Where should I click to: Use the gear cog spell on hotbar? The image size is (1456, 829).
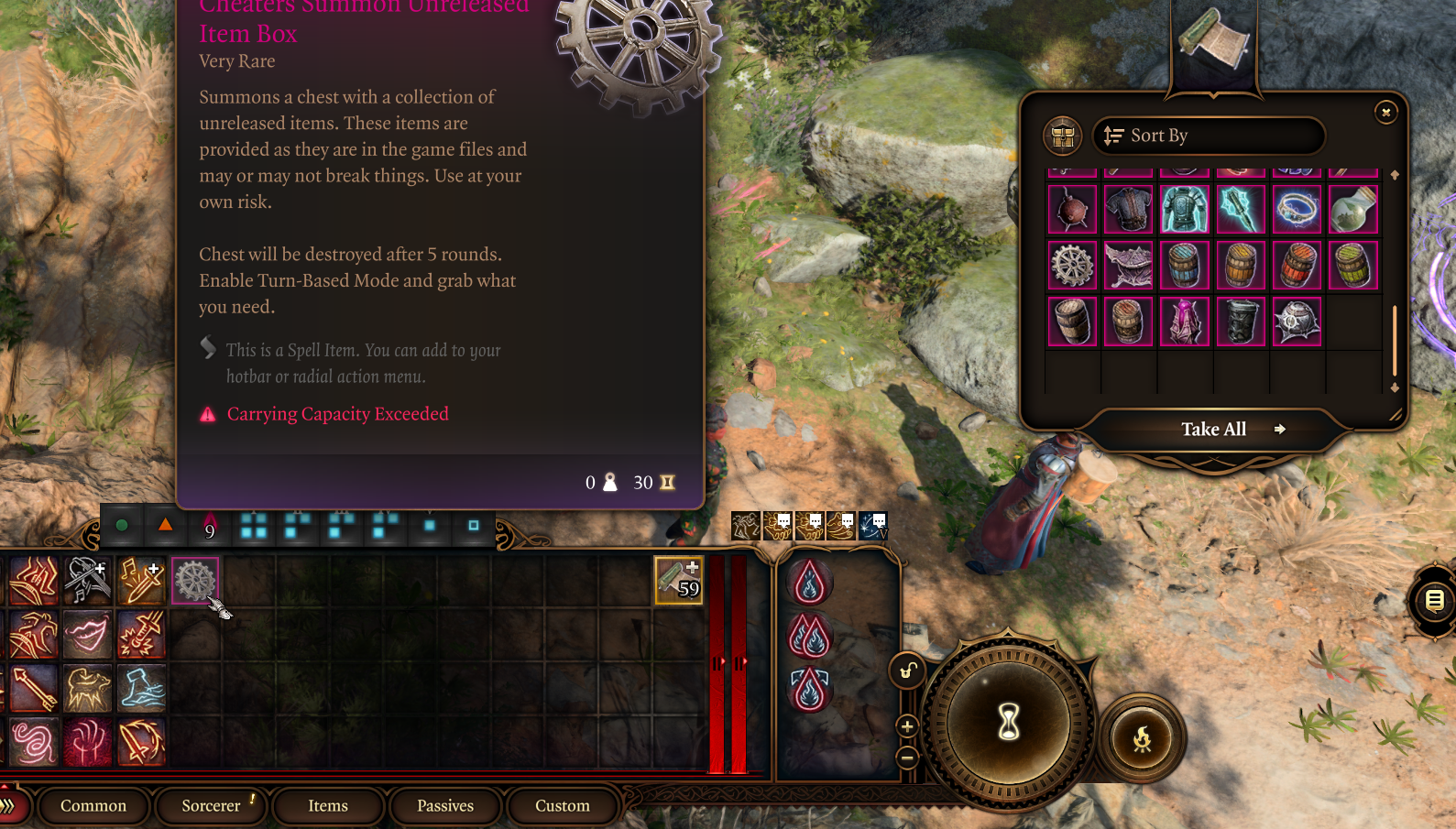tap(195, 581)
